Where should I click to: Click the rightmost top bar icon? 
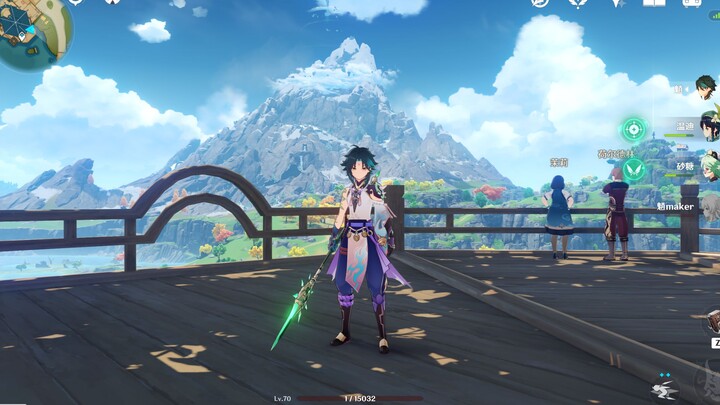(x=691, y=3)
